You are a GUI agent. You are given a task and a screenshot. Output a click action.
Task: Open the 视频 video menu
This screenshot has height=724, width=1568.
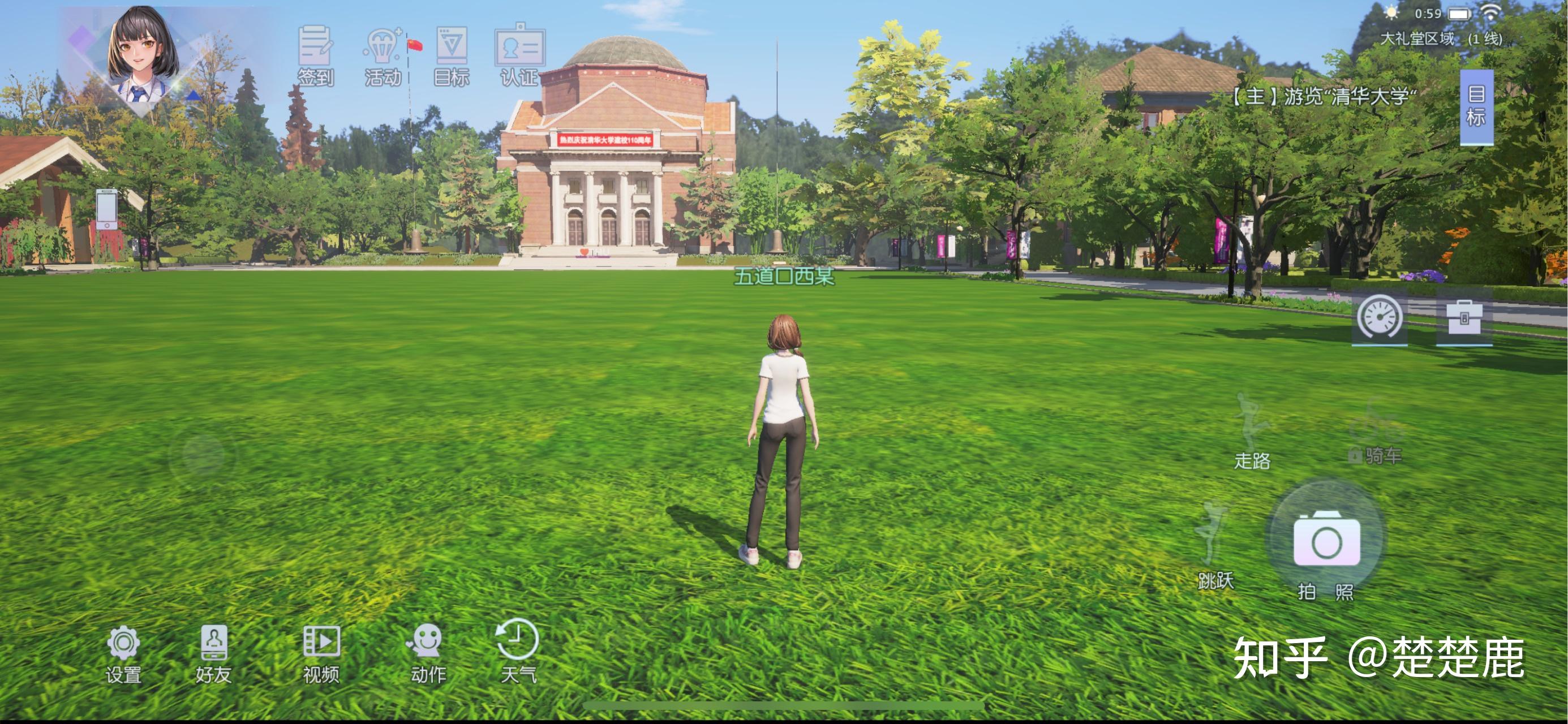tap(321, 652)
